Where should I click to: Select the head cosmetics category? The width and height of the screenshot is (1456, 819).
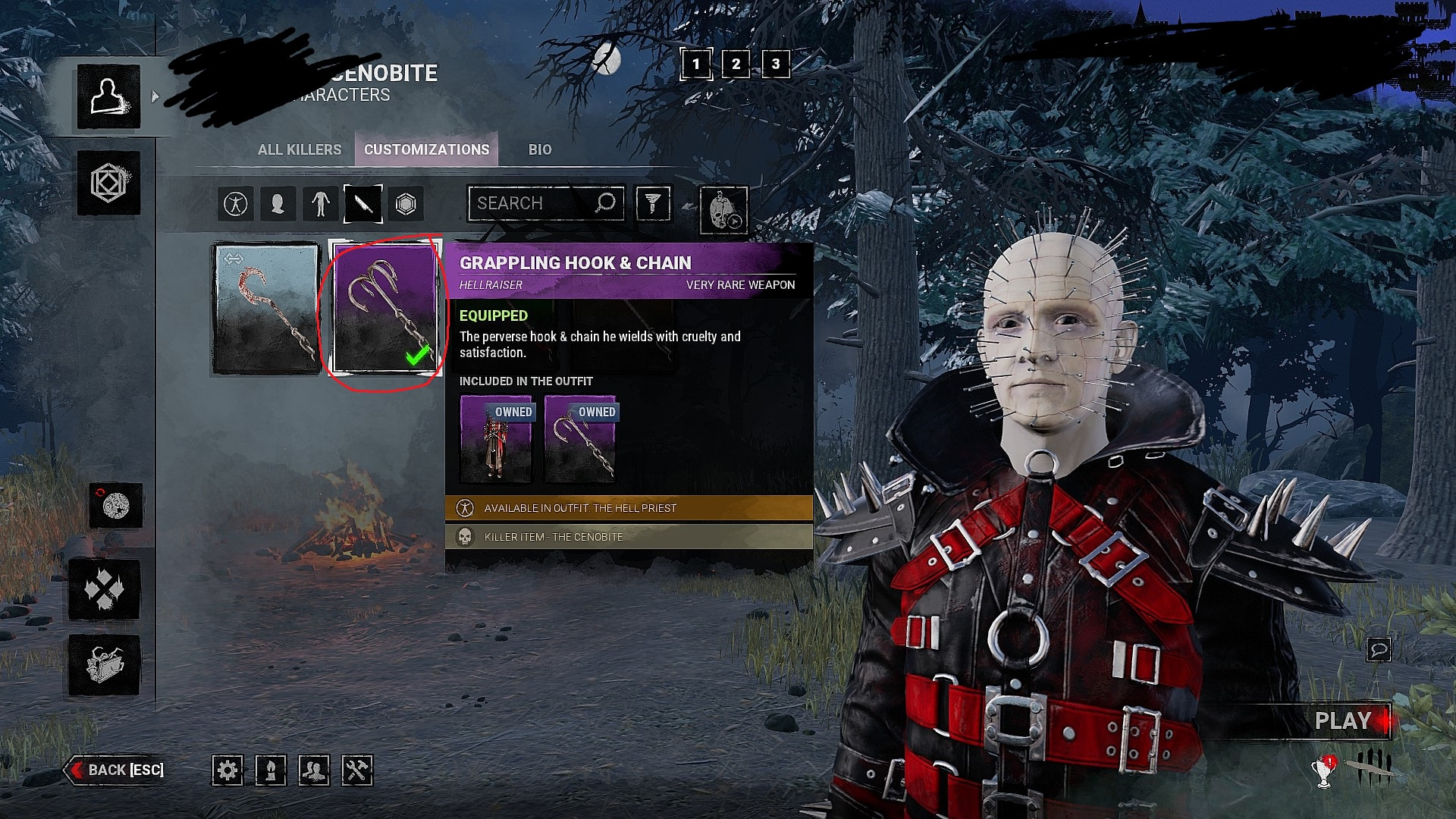coord(278,204)
